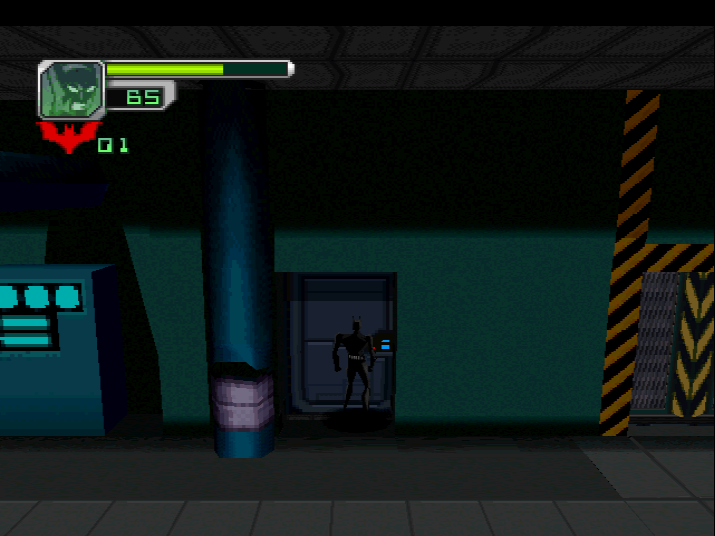Select the red bat emblem icon
Screen dimensions: 715x536
click(67, 137)
